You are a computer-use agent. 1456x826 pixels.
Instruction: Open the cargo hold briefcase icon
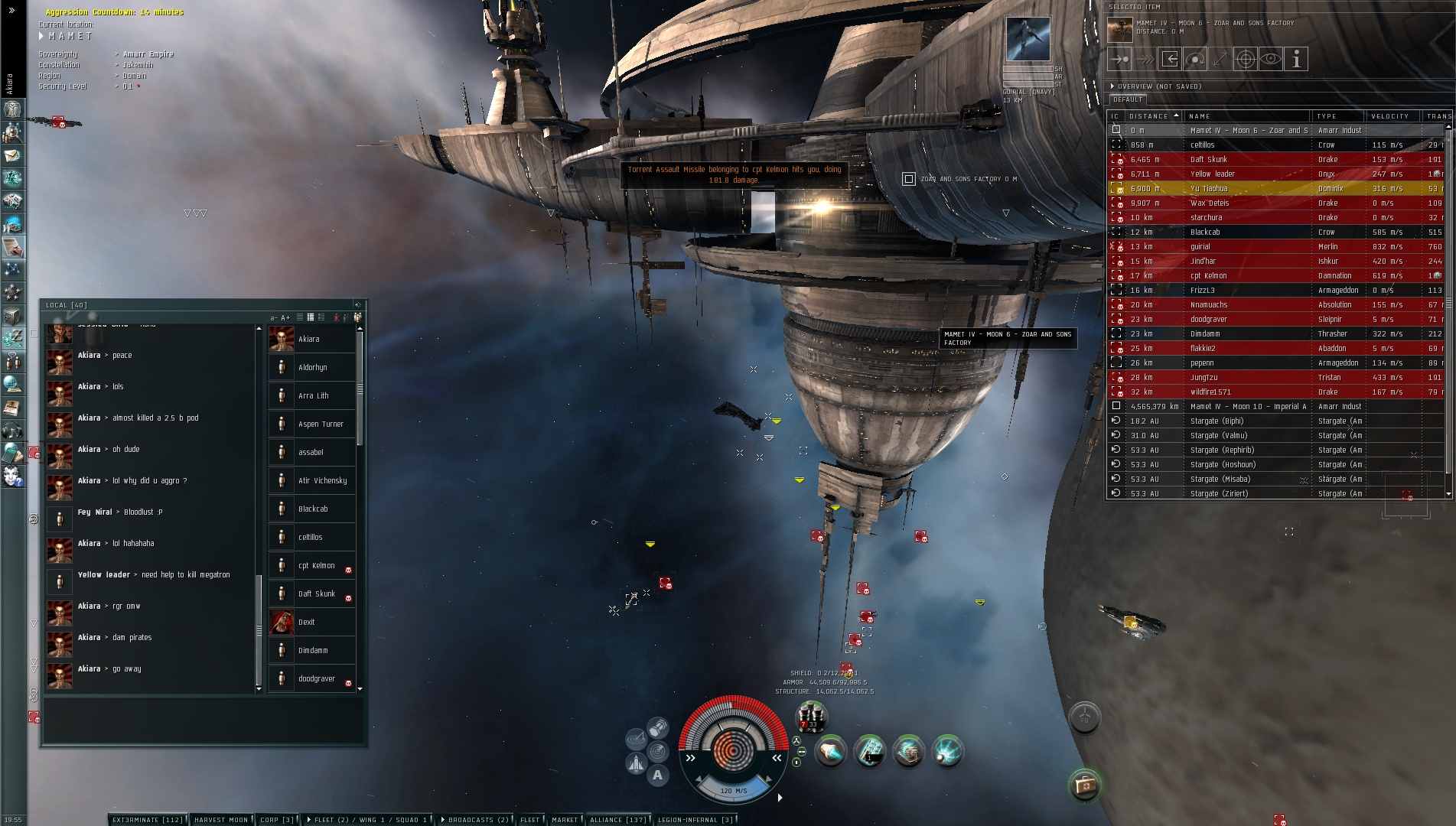click(1084, 785)
